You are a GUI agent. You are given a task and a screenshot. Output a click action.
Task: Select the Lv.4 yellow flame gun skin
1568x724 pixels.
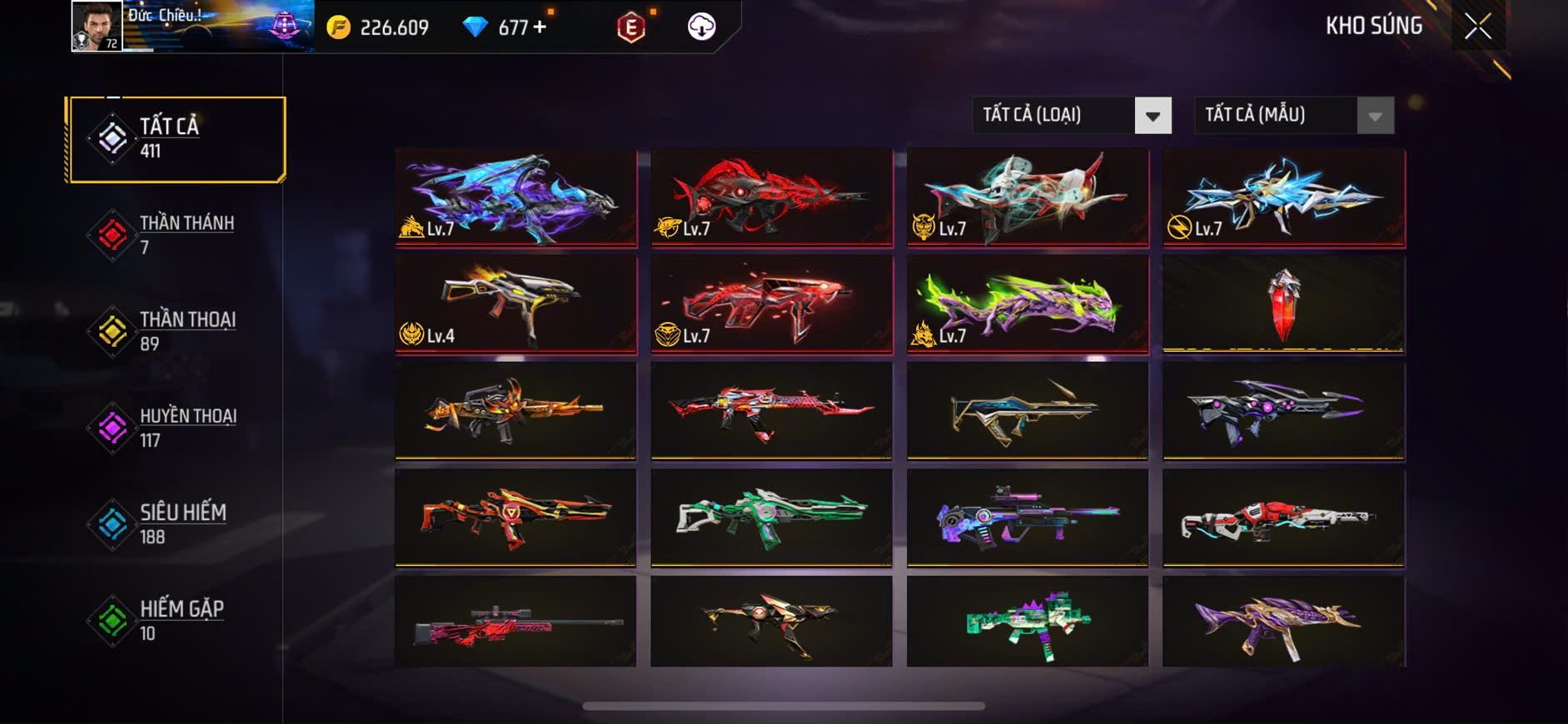[516, 305]
